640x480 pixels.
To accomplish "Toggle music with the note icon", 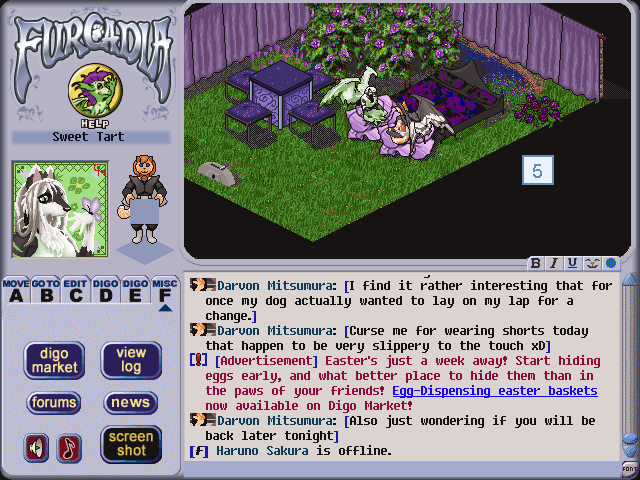I will coord(69,447).
